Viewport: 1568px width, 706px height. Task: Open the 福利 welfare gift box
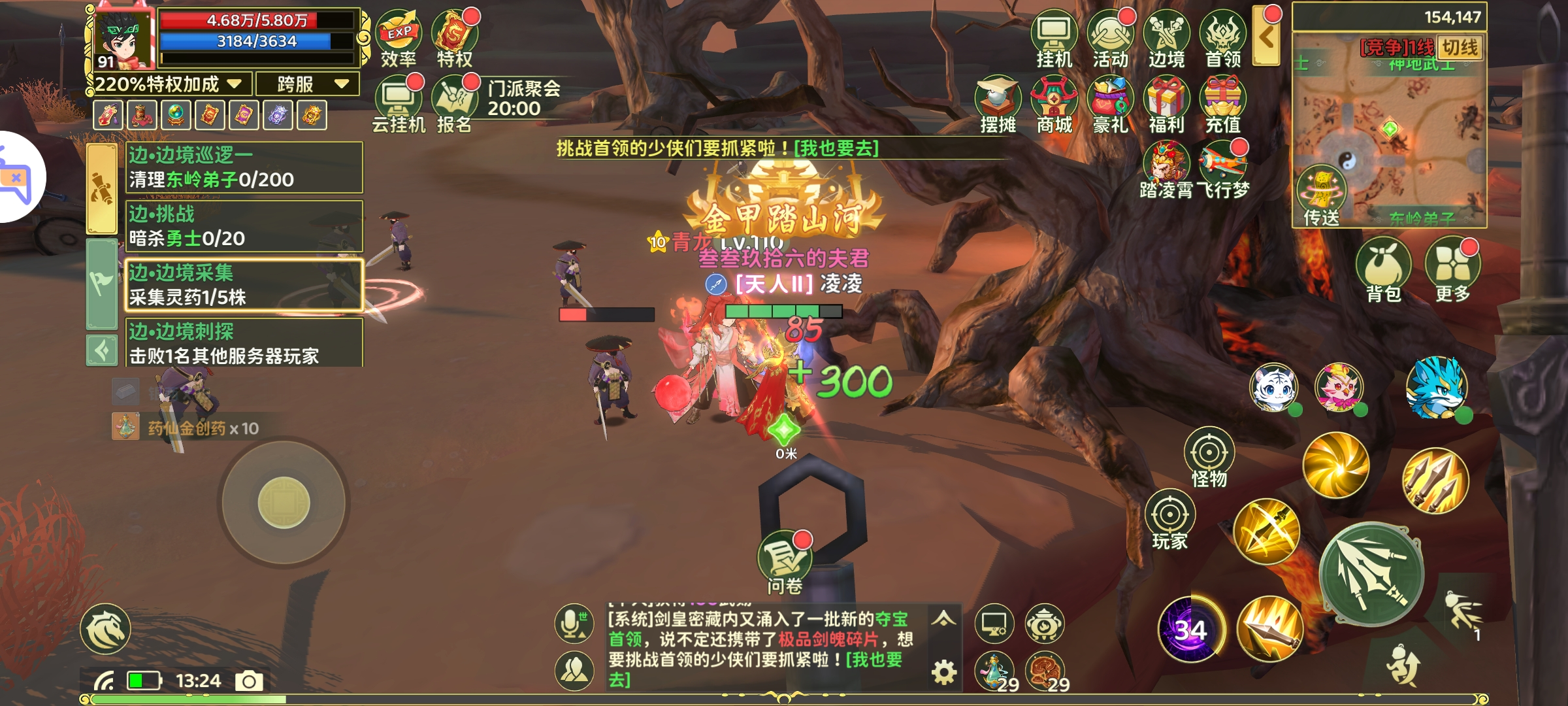tap(1167, 105)
